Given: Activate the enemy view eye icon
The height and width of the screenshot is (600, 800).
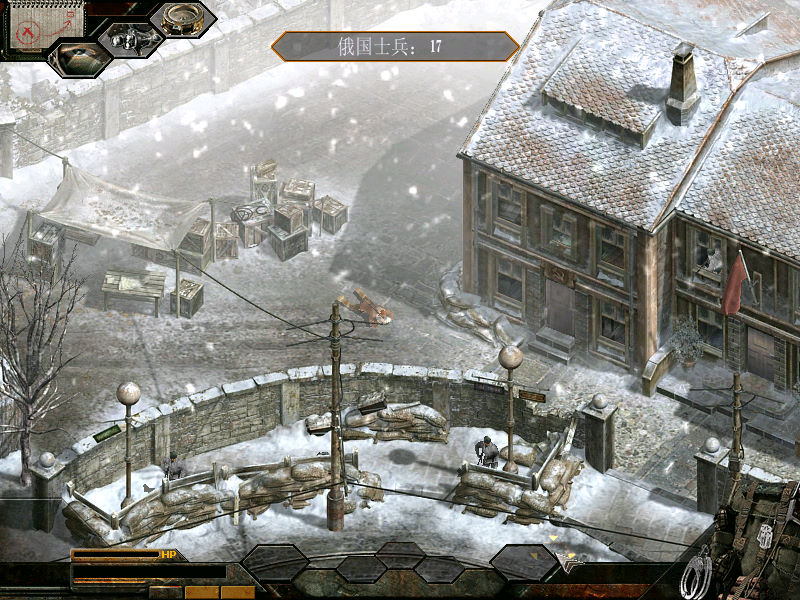Looking at the screenshot, I should coord(79,57).
